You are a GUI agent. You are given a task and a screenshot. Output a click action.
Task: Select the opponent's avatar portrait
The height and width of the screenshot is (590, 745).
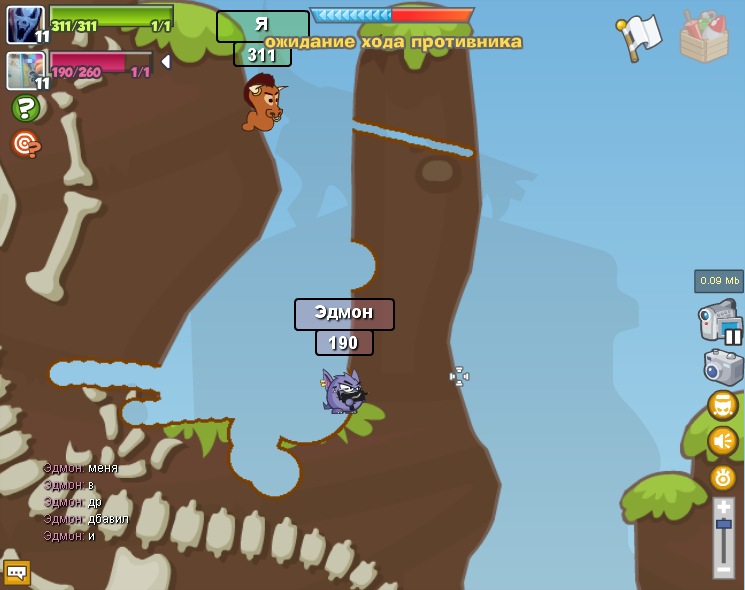coord(25,70)
